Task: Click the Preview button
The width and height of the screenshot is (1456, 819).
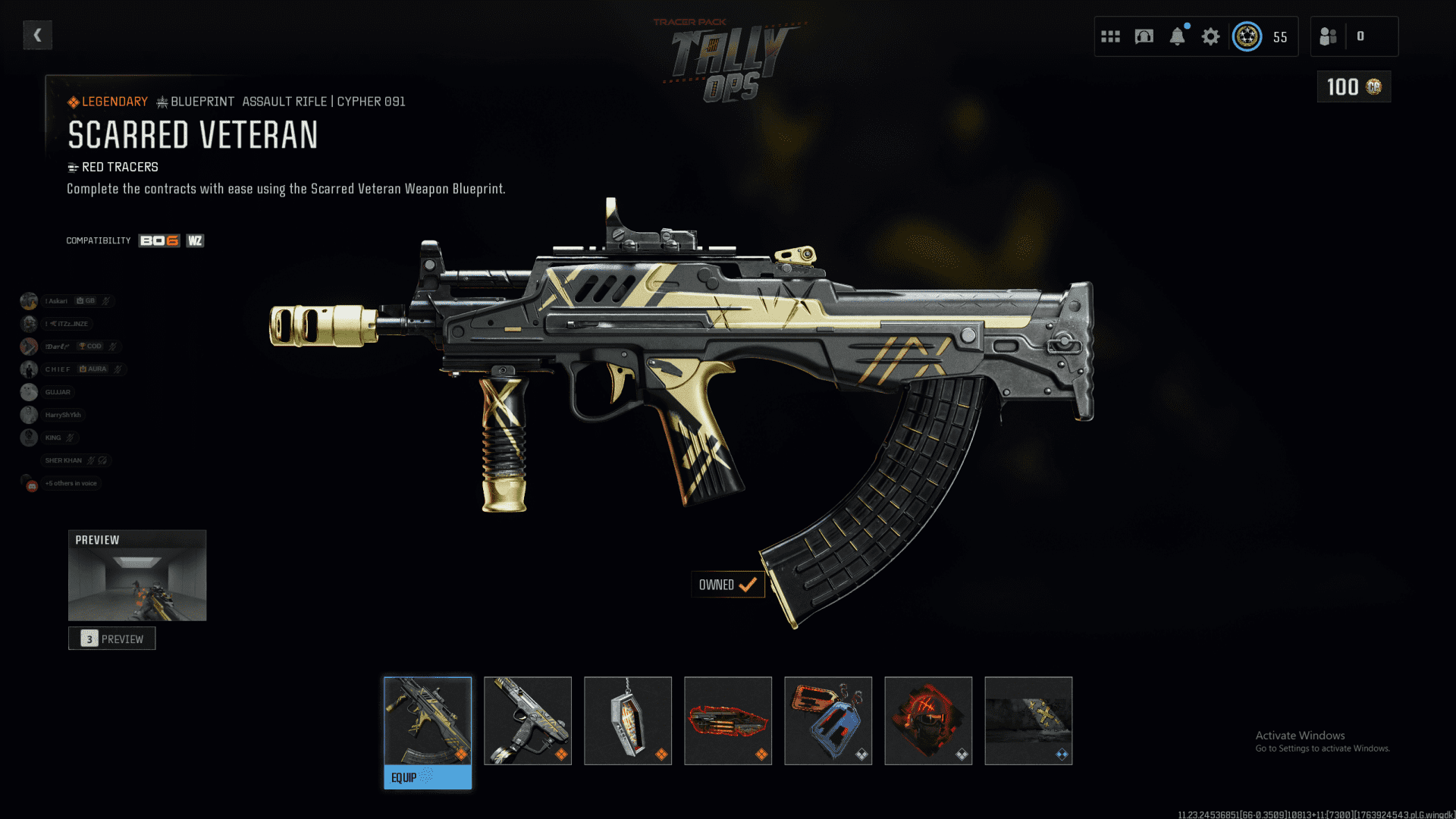Action: [112, 639]
